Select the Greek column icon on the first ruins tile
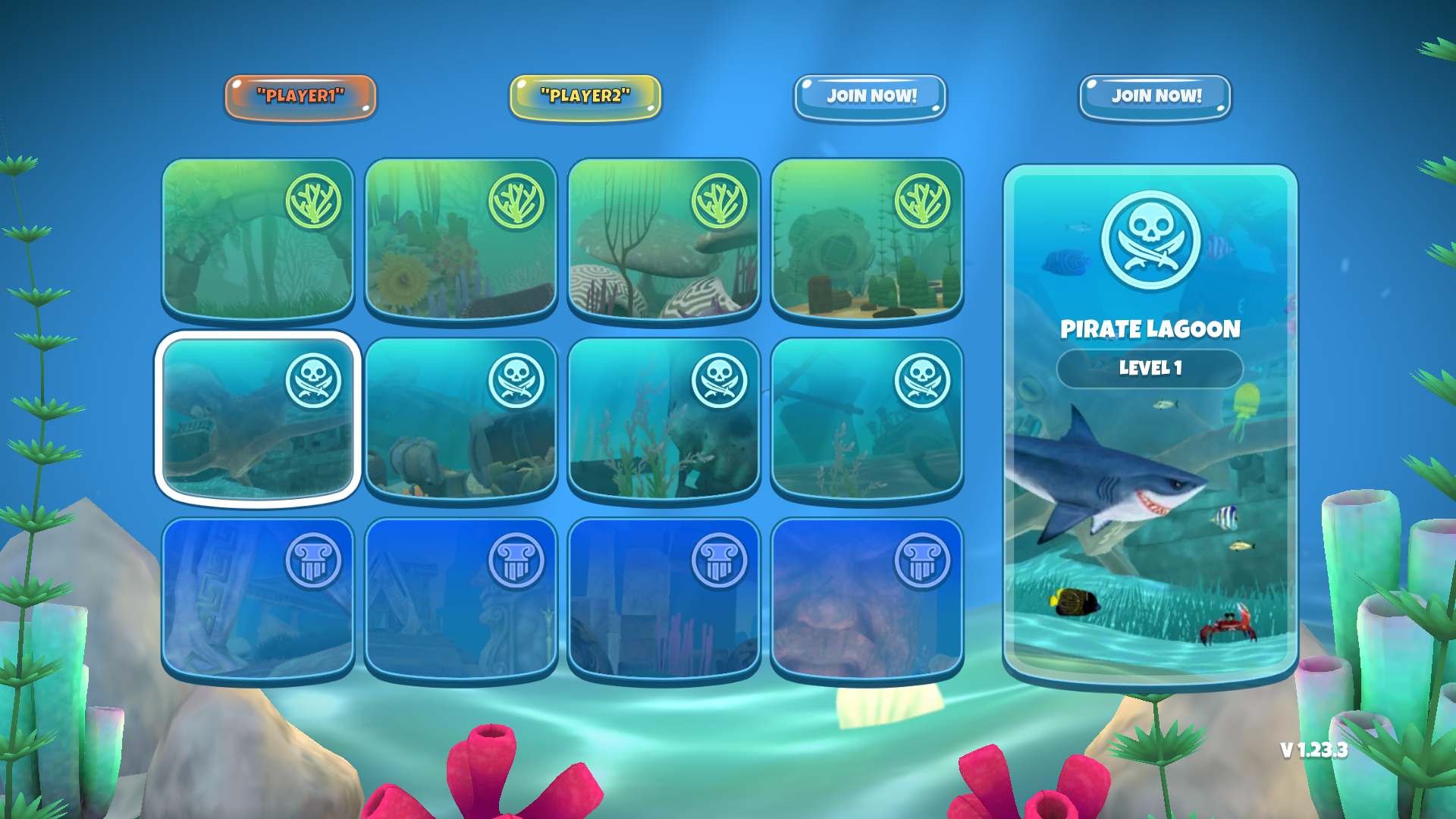This screenshot has width=1456, height=819. tap(315, 561)
